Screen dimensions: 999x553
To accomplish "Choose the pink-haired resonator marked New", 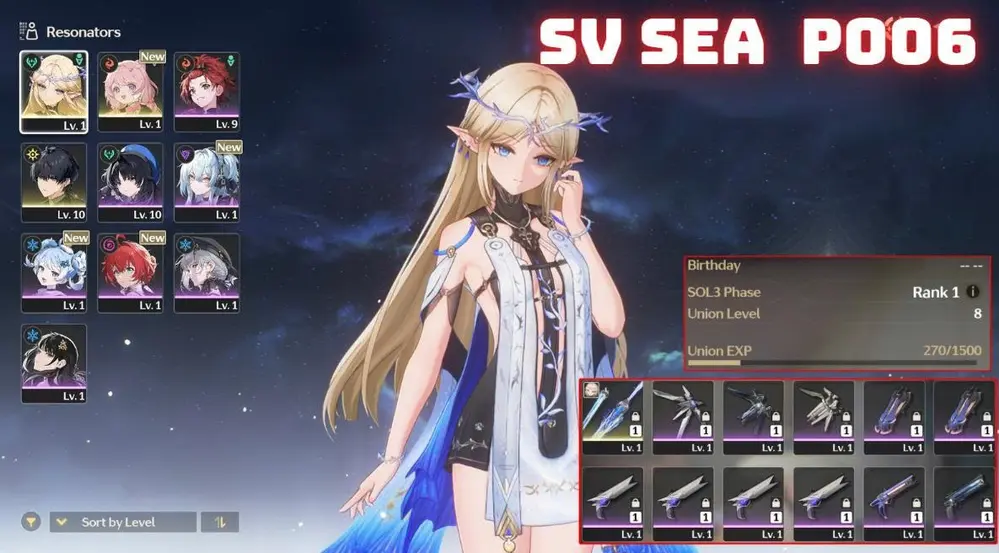I will pyautogui.click(x=131, y=91).
